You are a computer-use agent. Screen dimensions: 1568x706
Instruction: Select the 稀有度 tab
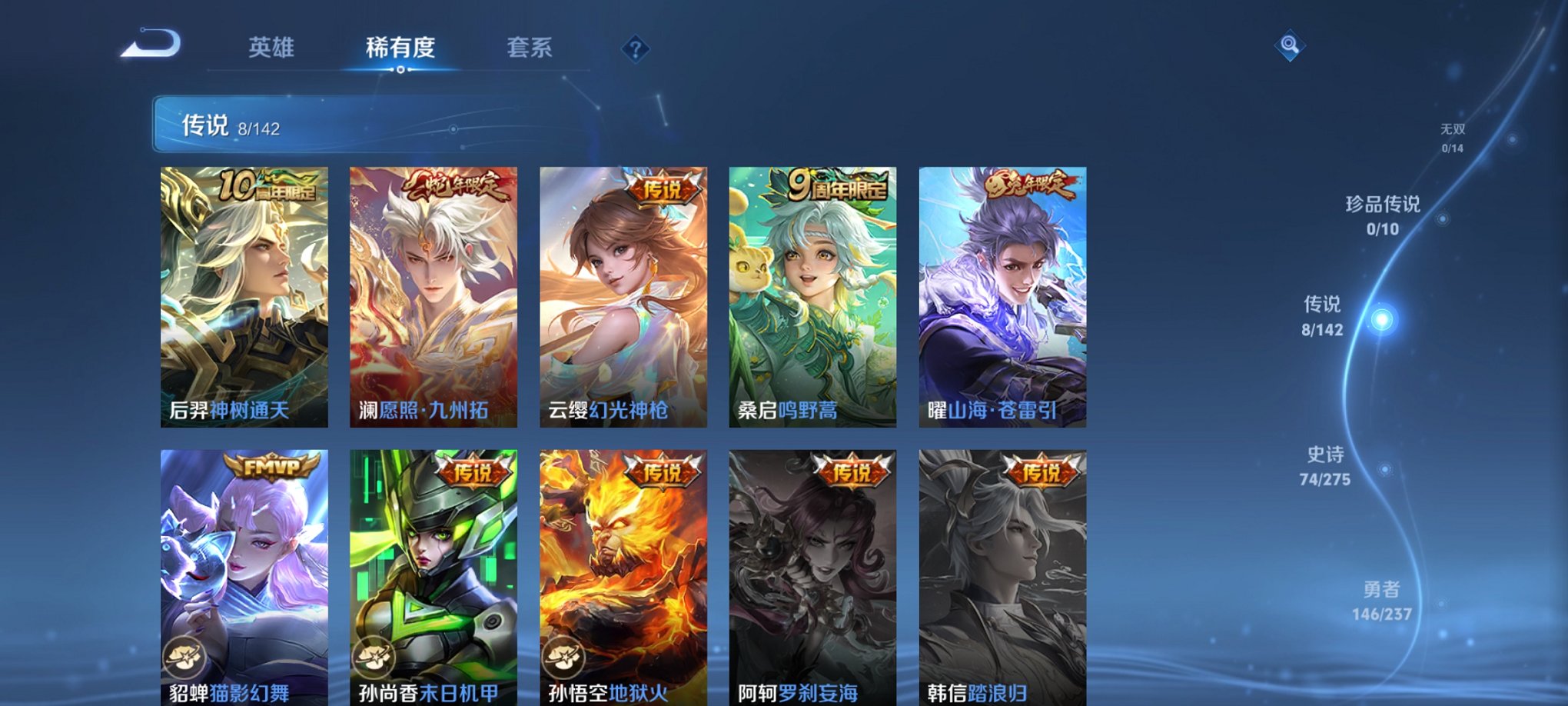(400, 48)
